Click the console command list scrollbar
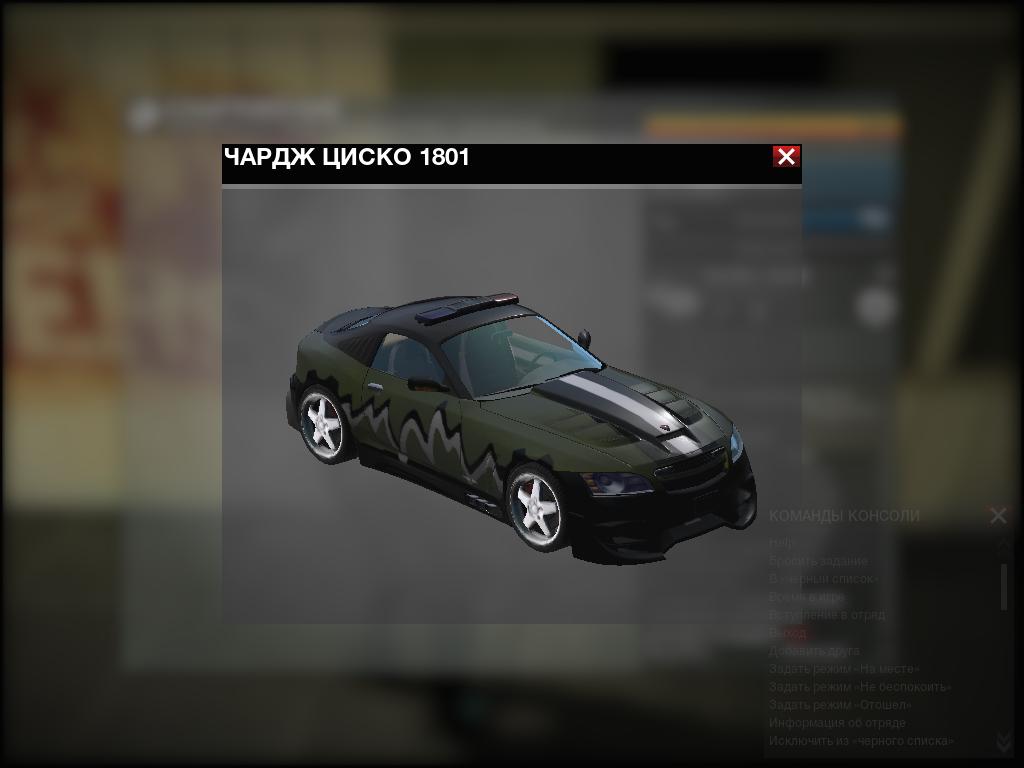This screenshot has height=768, width=1024. point(1004,586)
